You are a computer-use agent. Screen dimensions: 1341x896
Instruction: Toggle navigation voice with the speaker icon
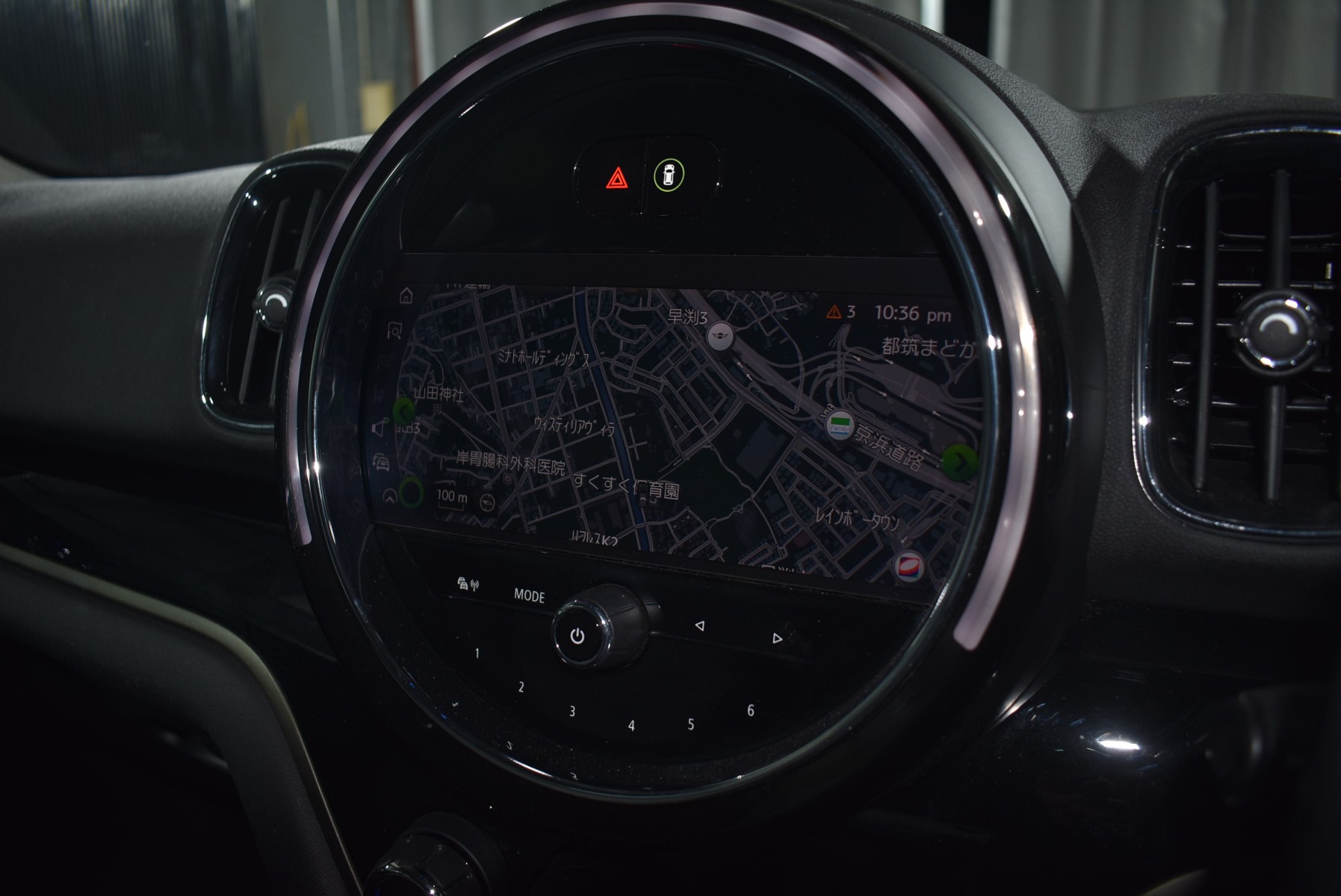point(380,429)
